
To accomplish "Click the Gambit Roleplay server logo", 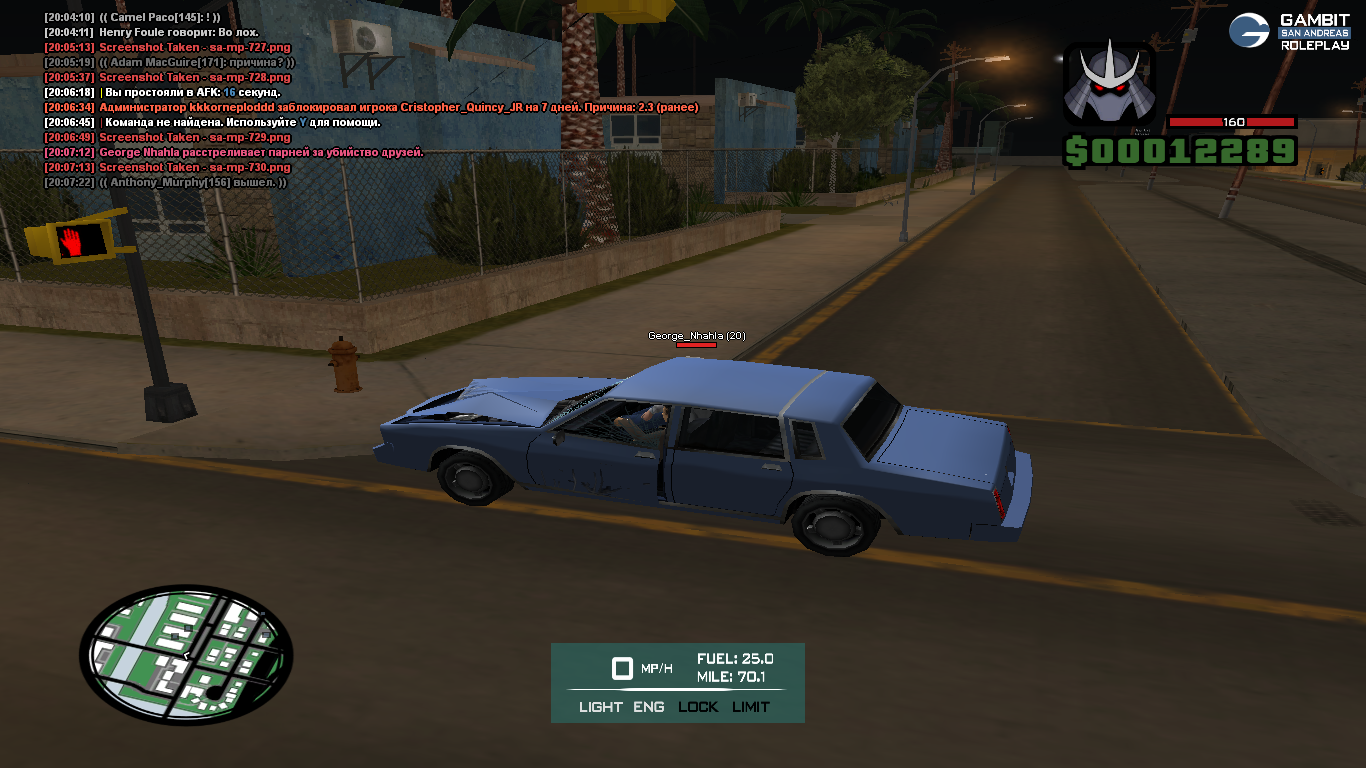I will 1289,31.
